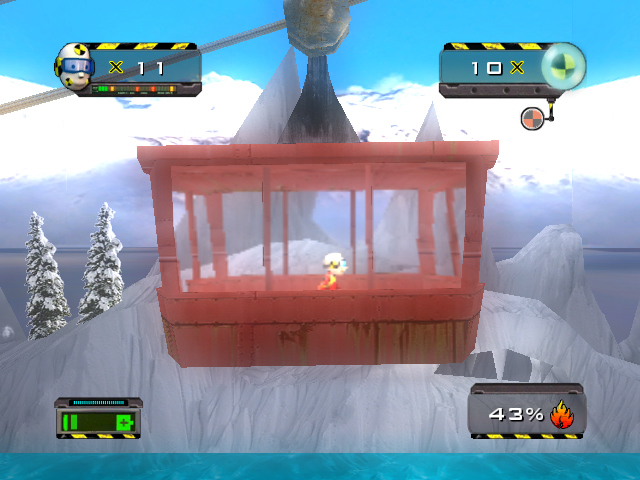Select the green crash-symbol collectible icon
This screenshot has width=640, height=480.
[563, 67]
